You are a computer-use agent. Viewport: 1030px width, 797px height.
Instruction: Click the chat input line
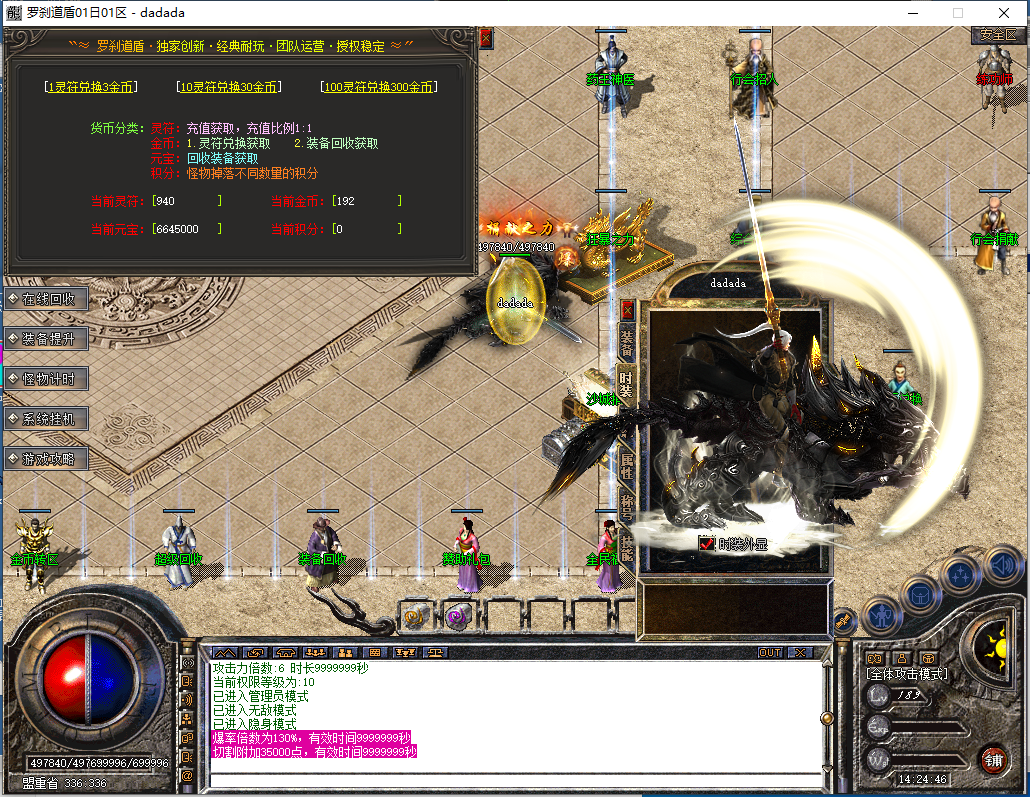pyautogui.click(x=515, y=778)
